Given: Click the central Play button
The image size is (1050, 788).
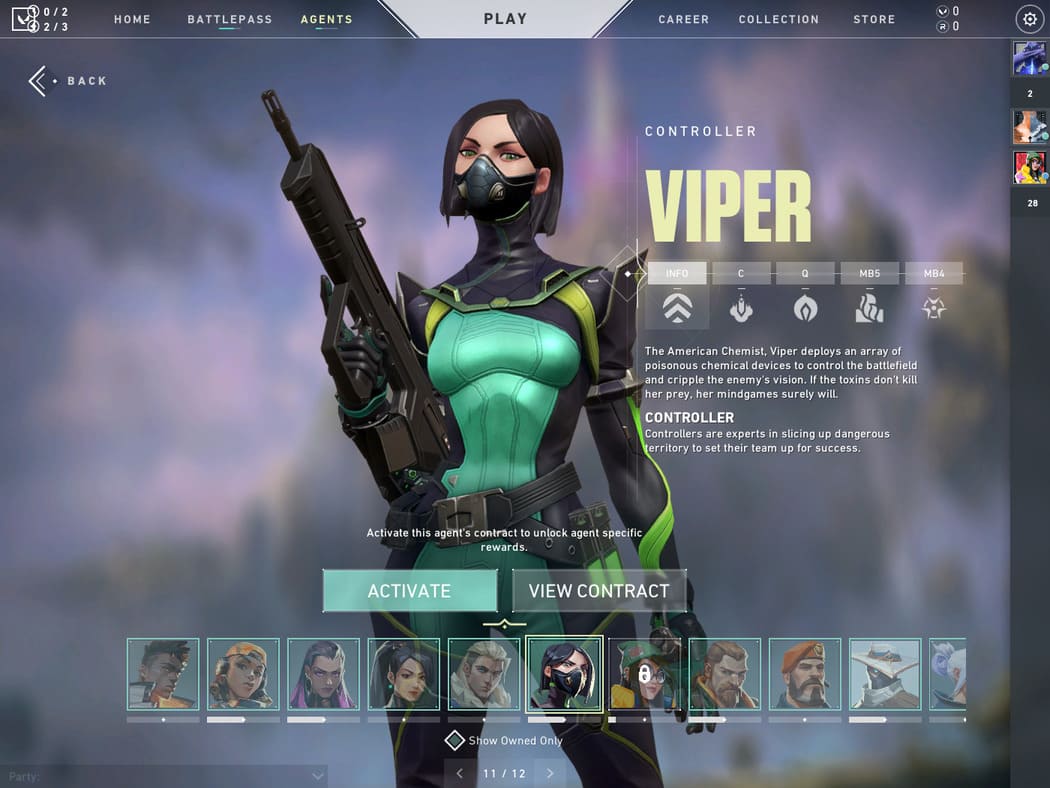Looking at the screenshot, I should (x=505, y=19).
